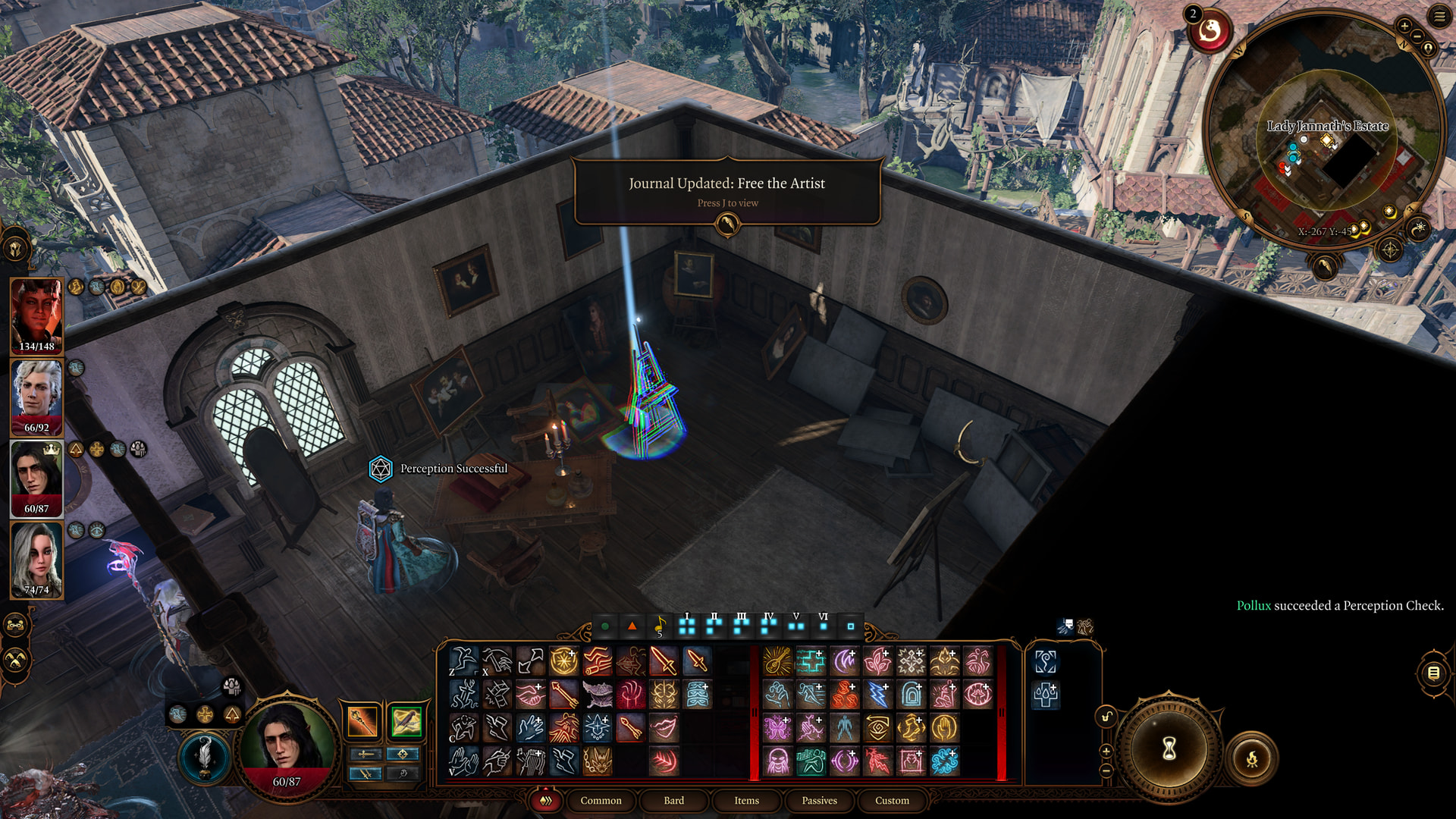1456x819 pixels.
Task: Toggle the combat log panel button
Action: [1433, 672]
